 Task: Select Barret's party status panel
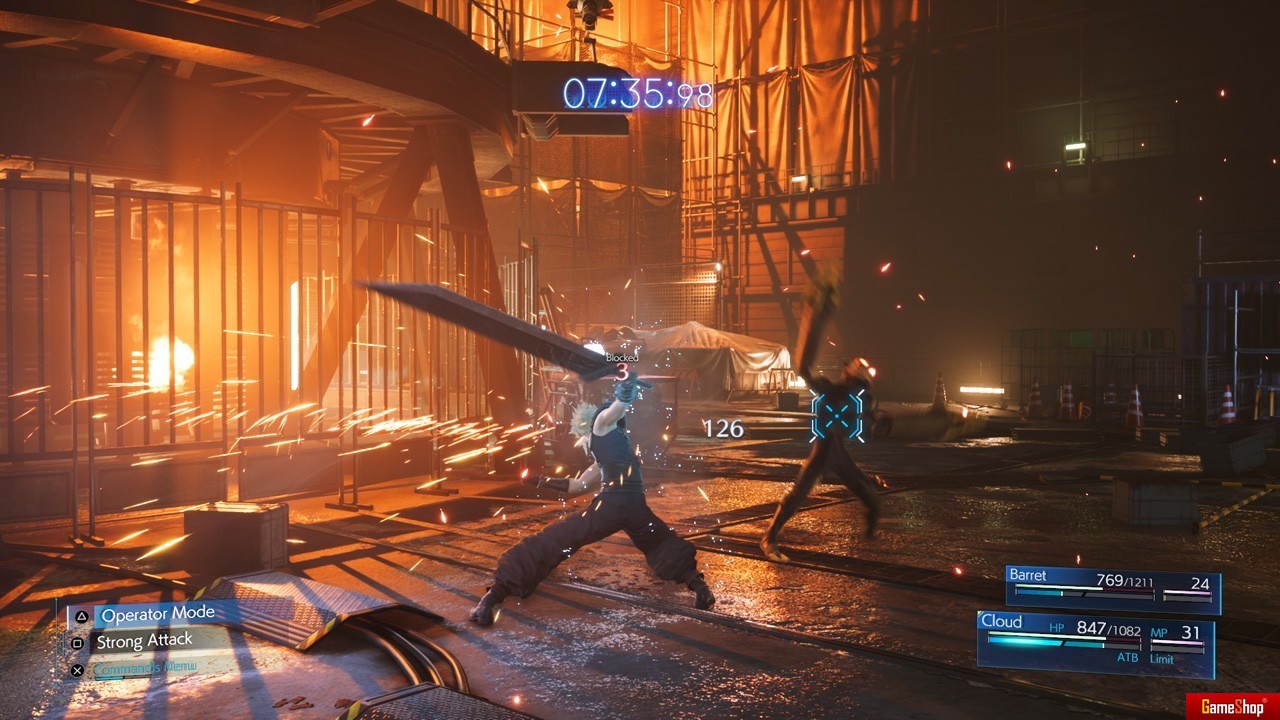pos(1113,589)
